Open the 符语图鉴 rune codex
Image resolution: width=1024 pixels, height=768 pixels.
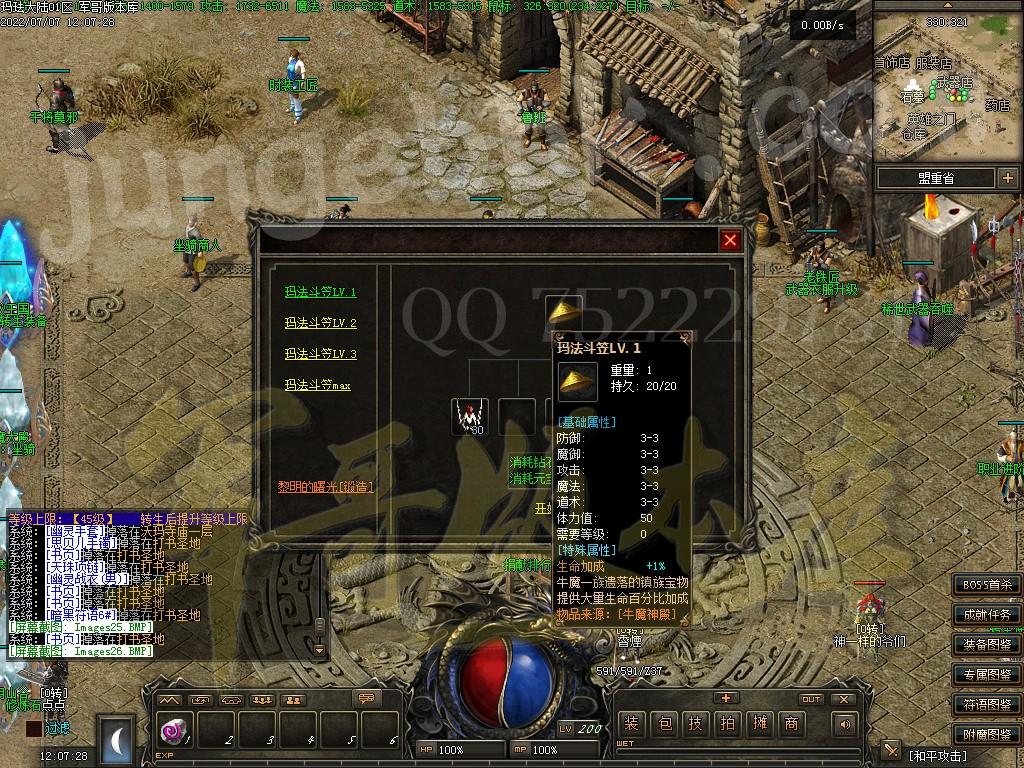pyautogui.click(x=987, y=704)
